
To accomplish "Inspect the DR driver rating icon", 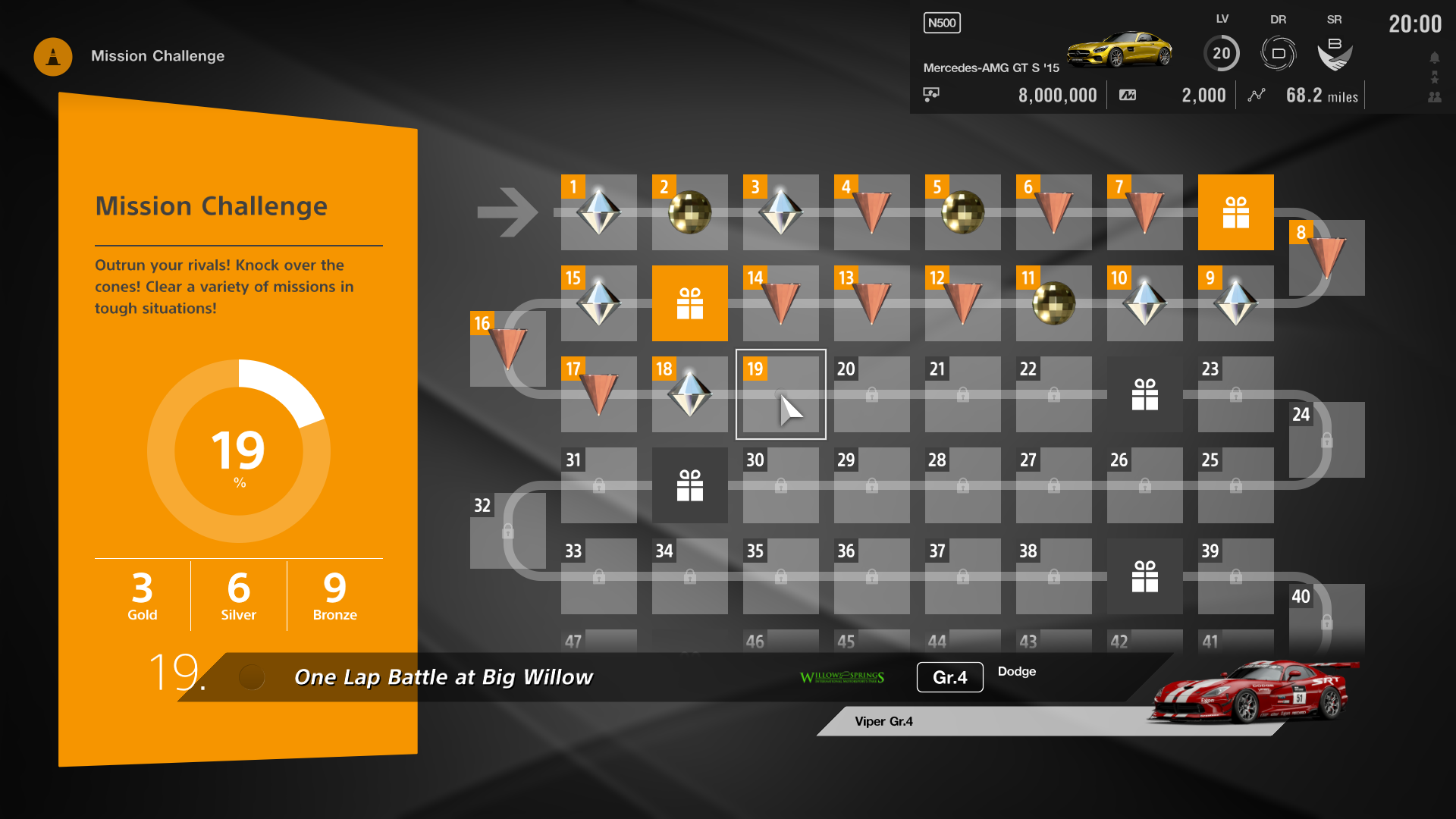I will [x=1278, y=52].
